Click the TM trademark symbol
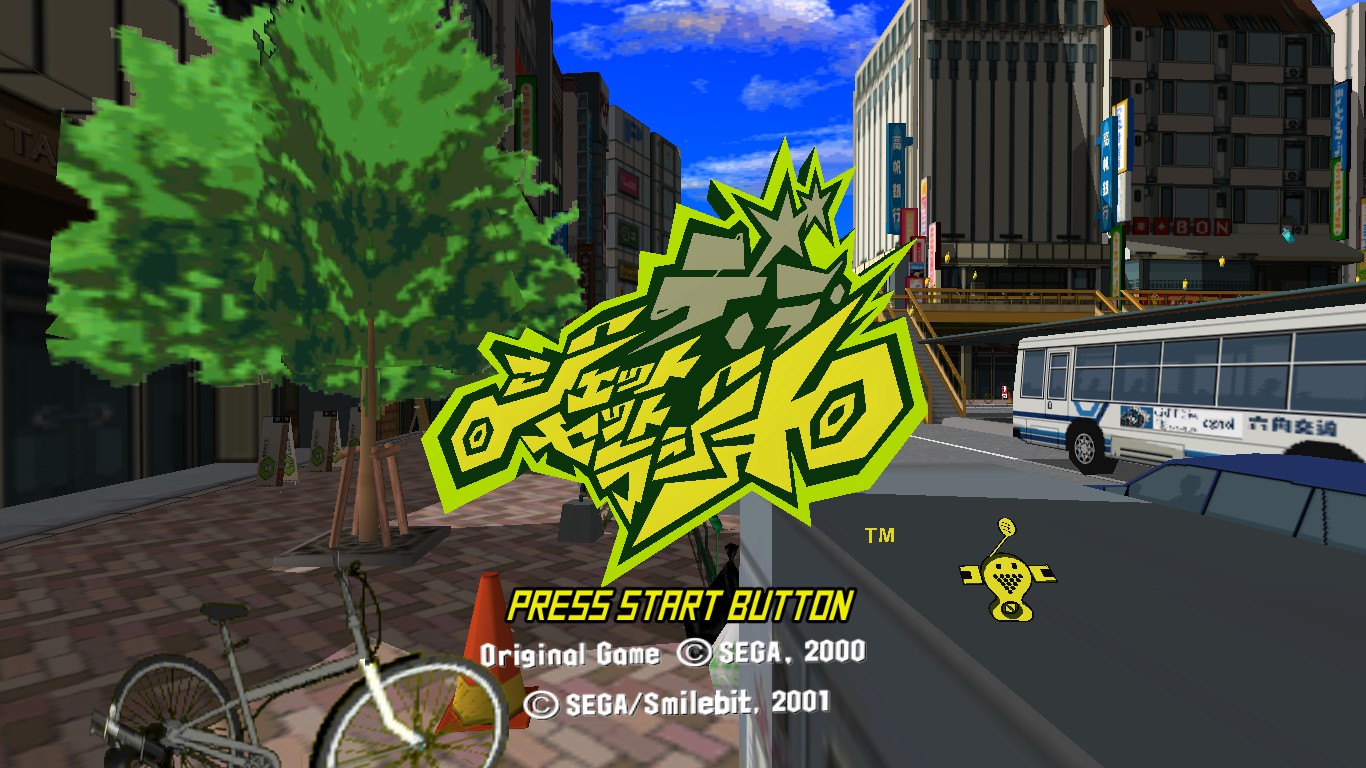 [x=878, y=536]
